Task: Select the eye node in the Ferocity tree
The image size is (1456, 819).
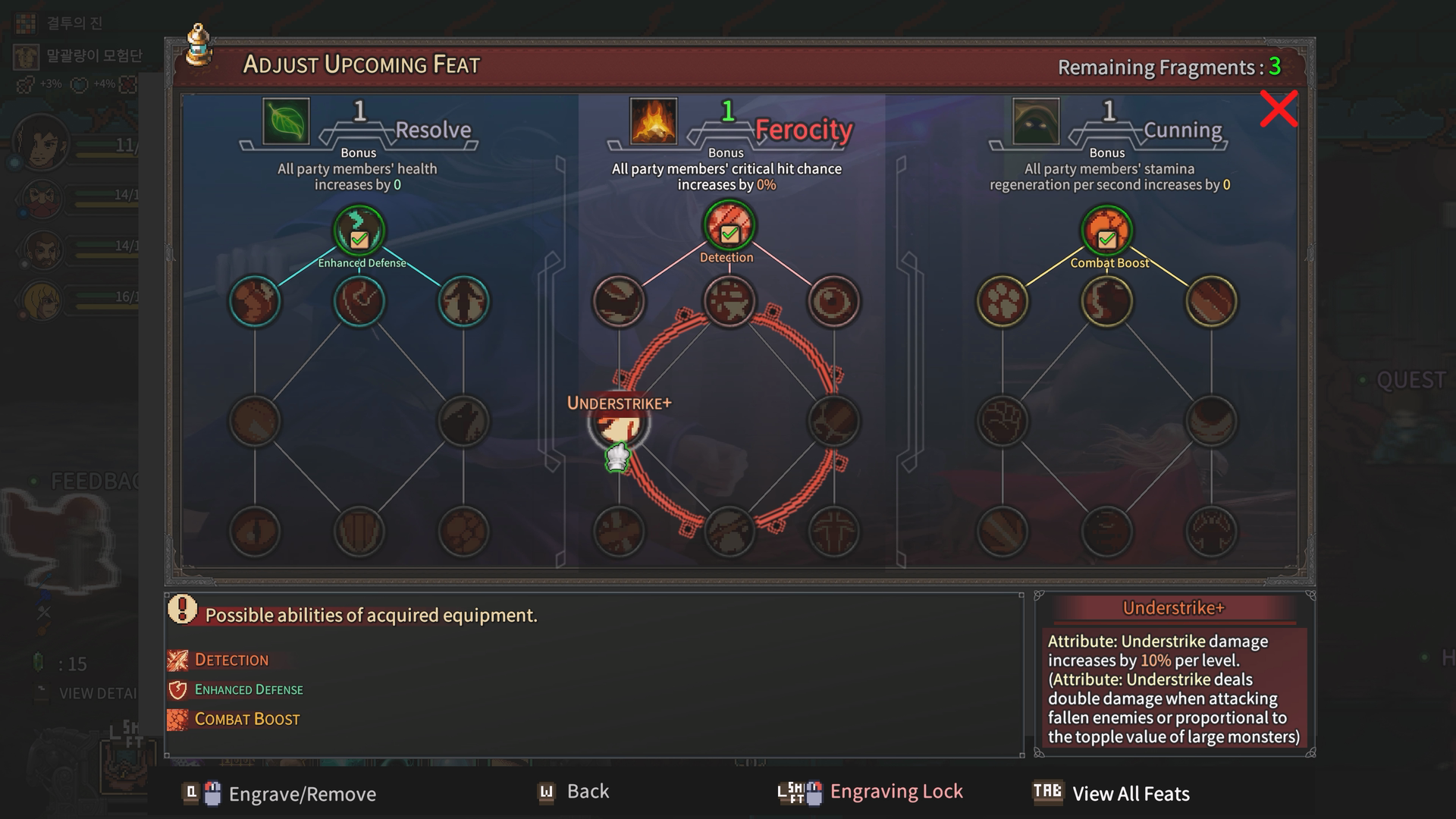Action: pyautogui.click(x=833, y=301)
